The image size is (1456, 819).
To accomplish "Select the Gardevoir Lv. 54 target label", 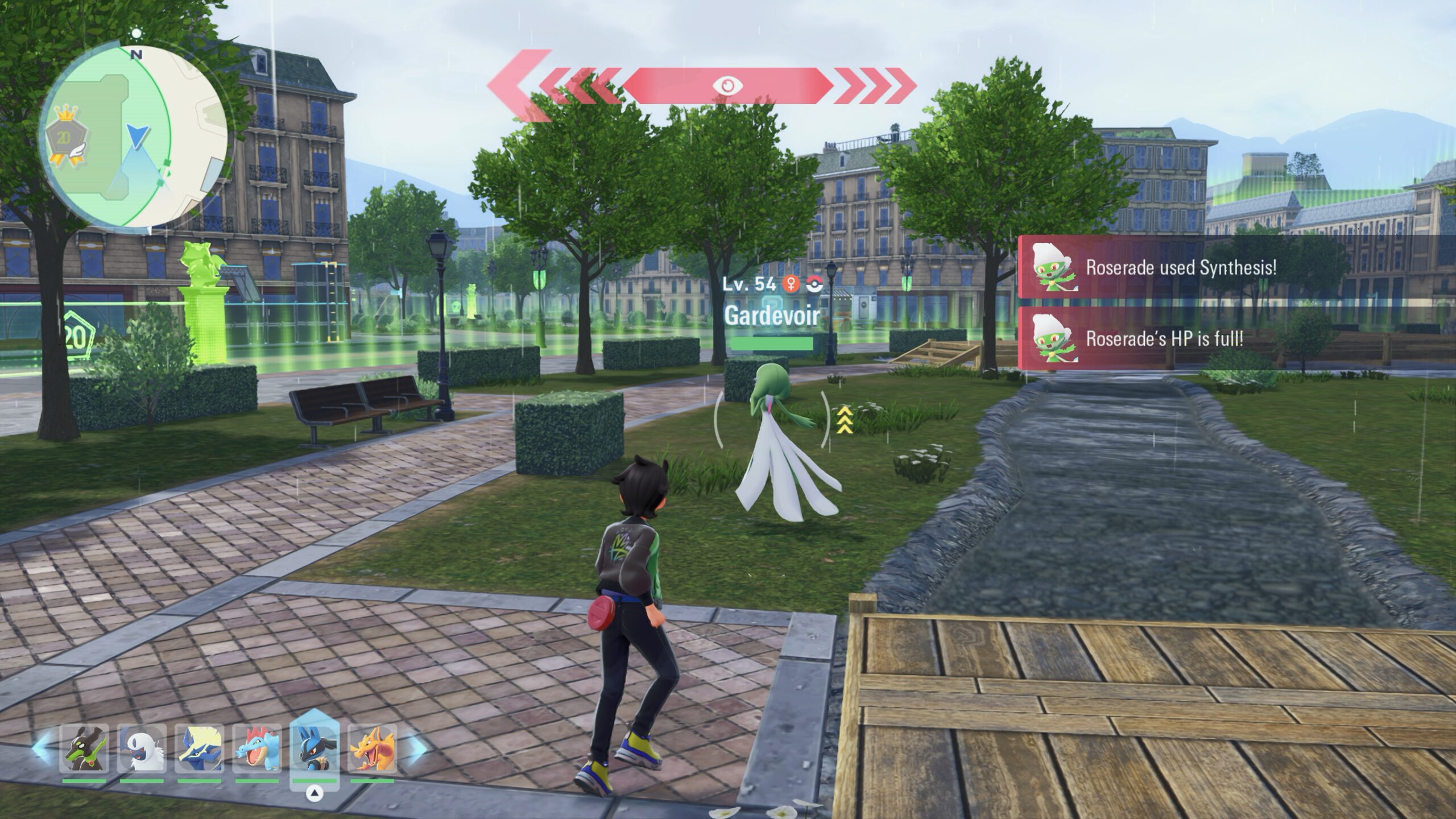I will pyautogui.click(x=771, y=316).
